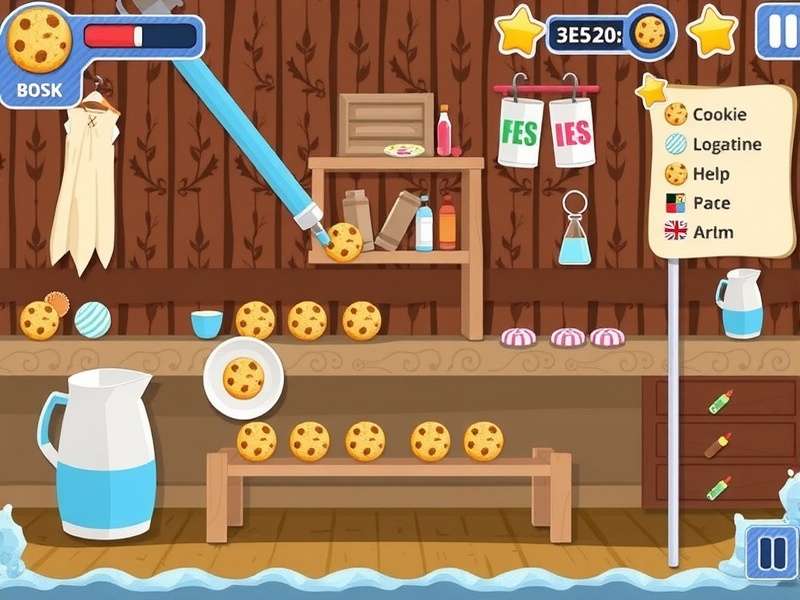The width and height of the screenshot is (800, 600).
Task: Click the pause button beside the gold star
Action: tap(776, 30)
